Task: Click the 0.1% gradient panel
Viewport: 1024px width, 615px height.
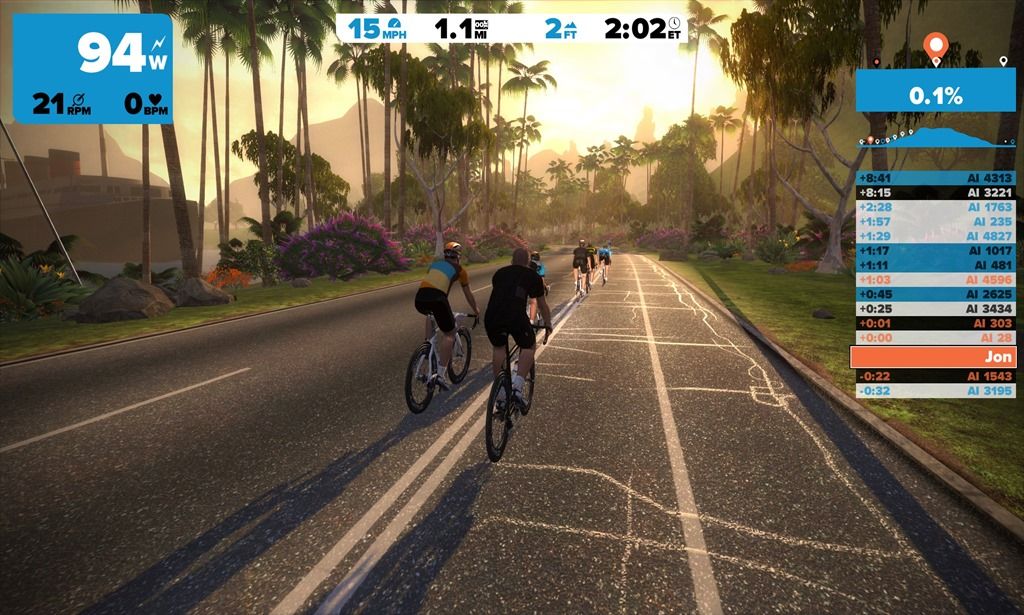Action: point(935,96)
